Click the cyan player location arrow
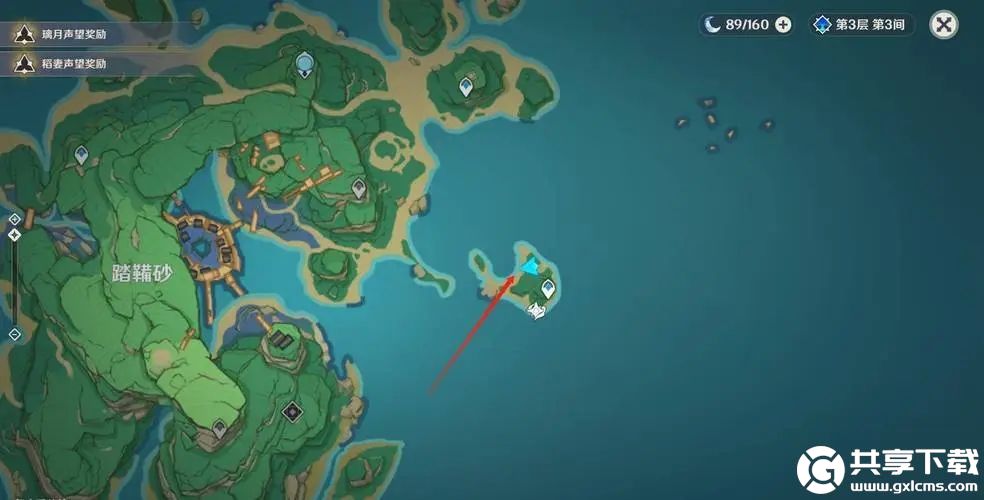The width and height of the screenshot is (984, 500). pos(529,266)
